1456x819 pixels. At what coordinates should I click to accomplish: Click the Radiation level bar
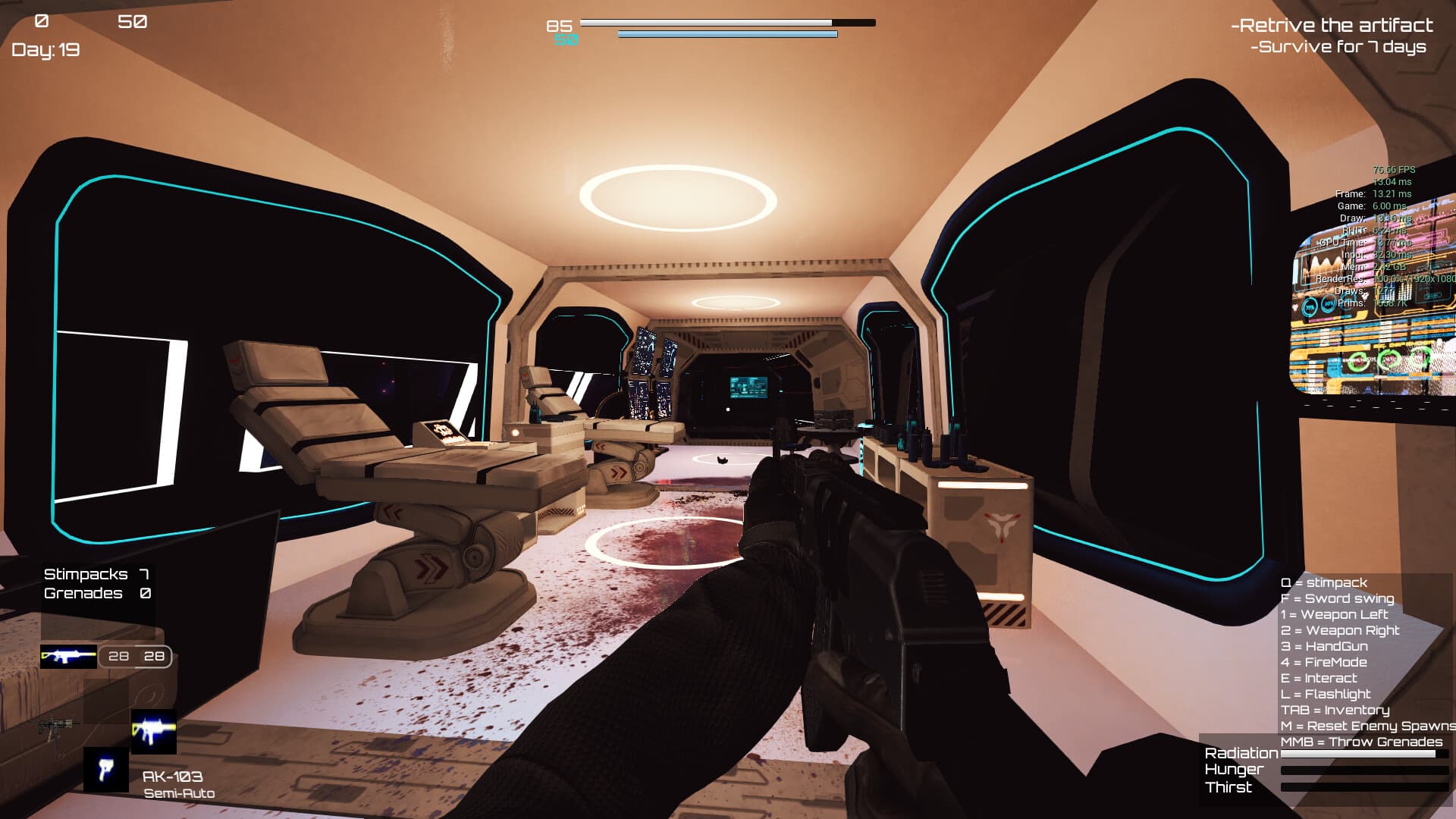click(1365, 755)
